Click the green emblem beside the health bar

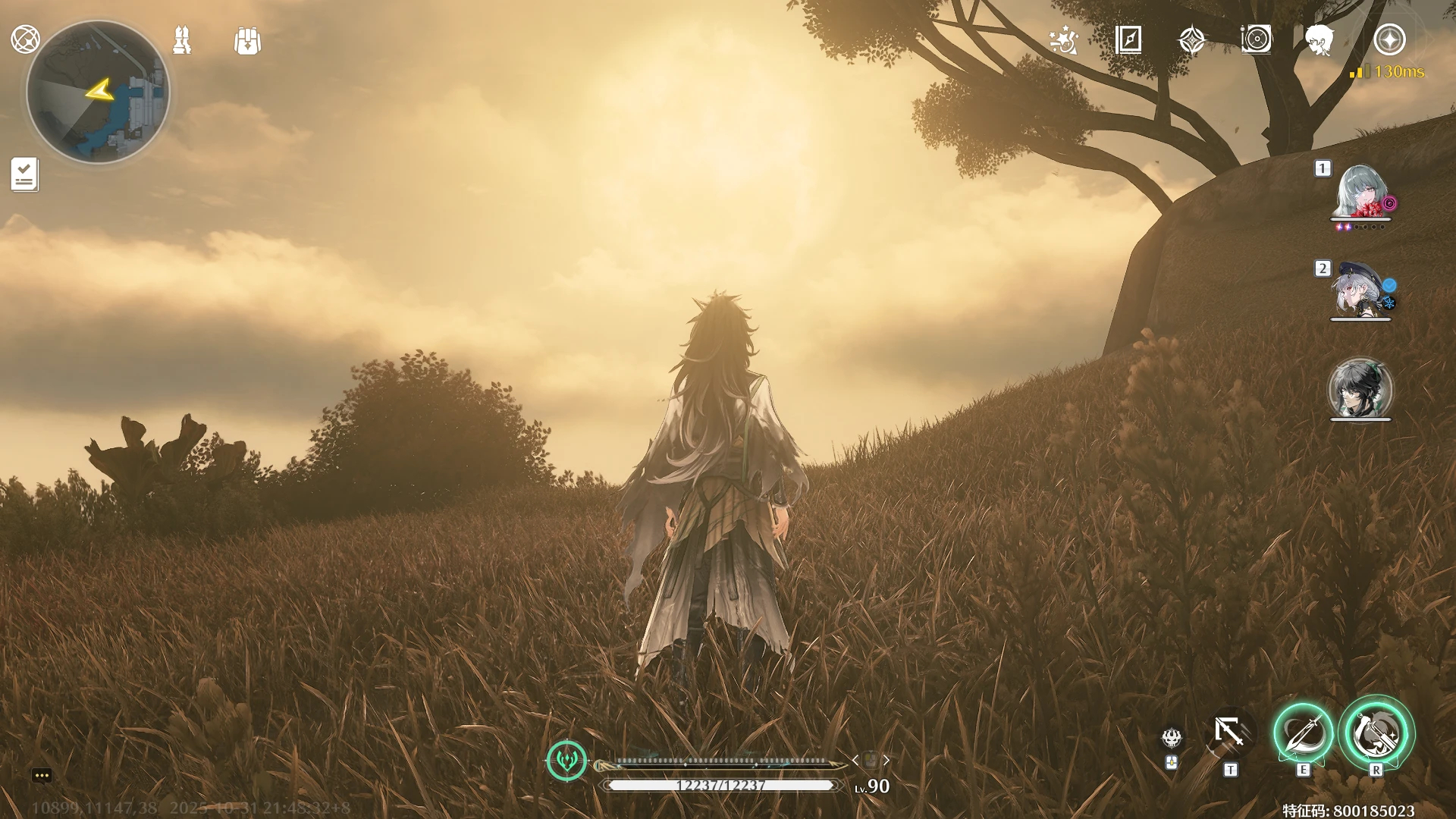(x=566, y=759)
